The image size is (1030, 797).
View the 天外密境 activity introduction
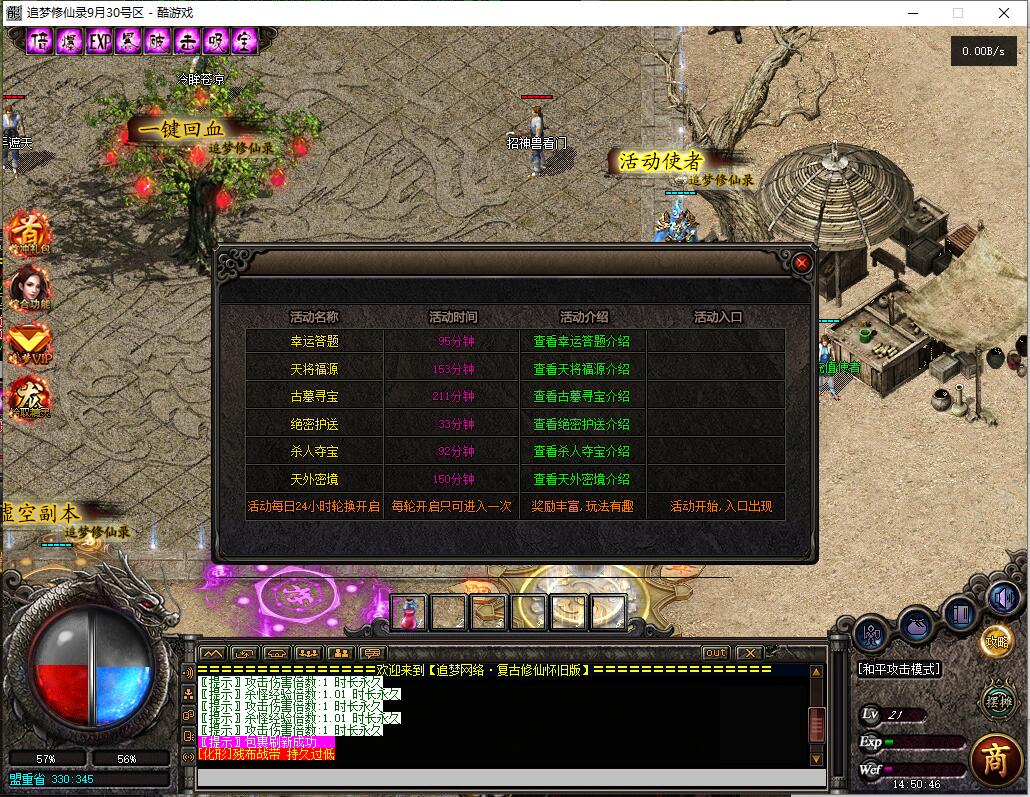pyautogui.click(x=581, y=479)
